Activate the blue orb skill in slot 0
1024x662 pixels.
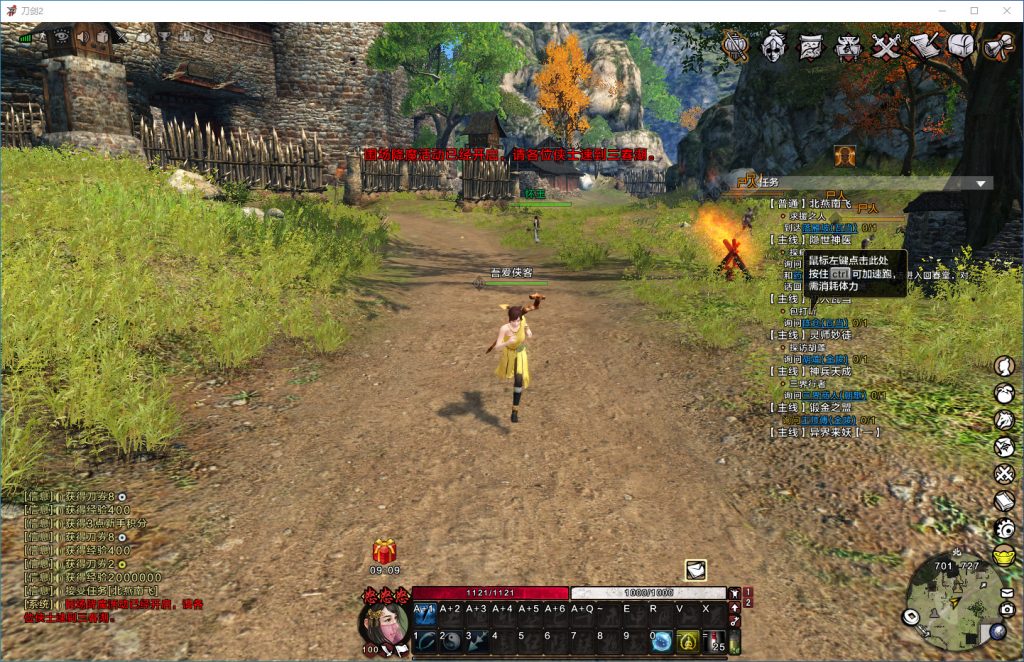click(x=662, y=641)
